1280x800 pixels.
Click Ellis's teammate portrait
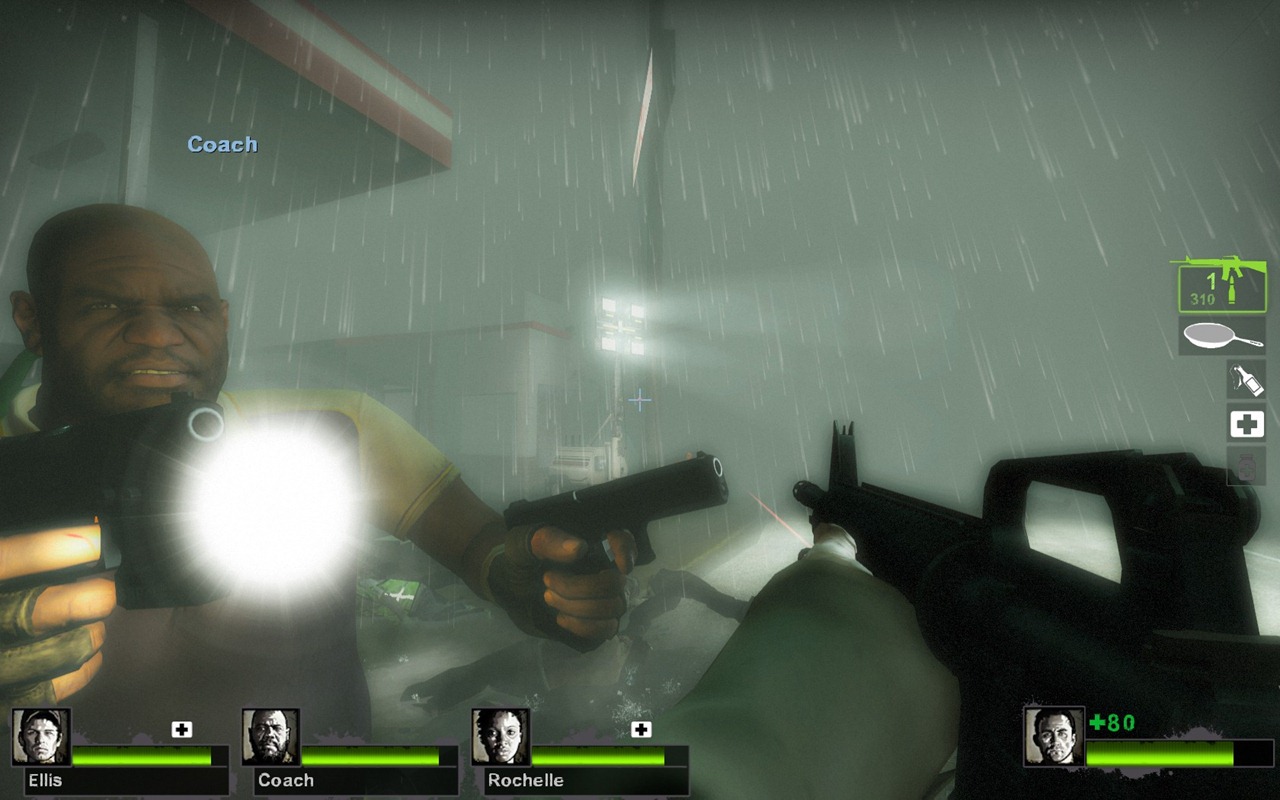point(41,737)
